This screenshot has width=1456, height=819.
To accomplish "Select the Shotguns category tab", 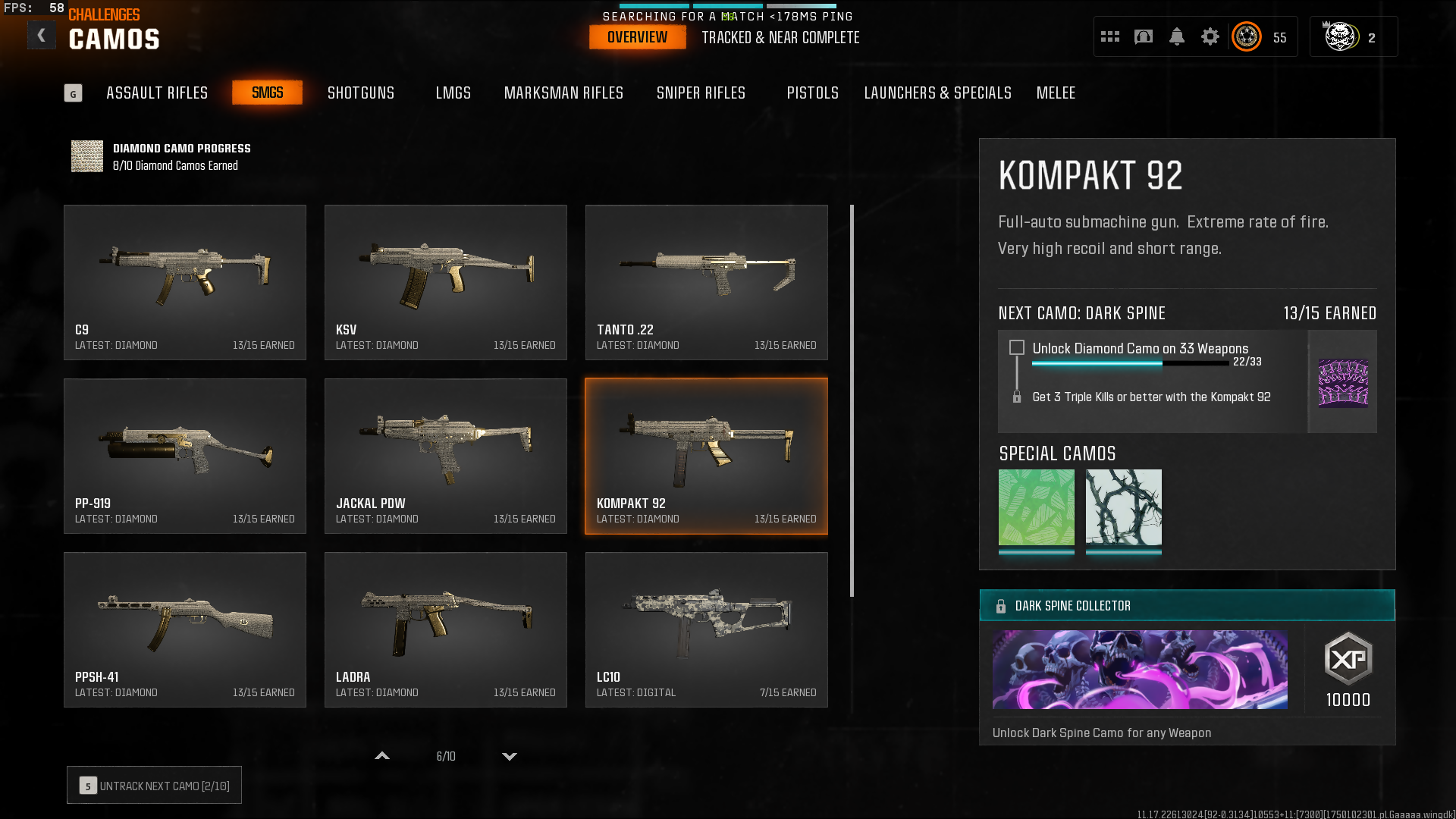I will click(361, 93).
